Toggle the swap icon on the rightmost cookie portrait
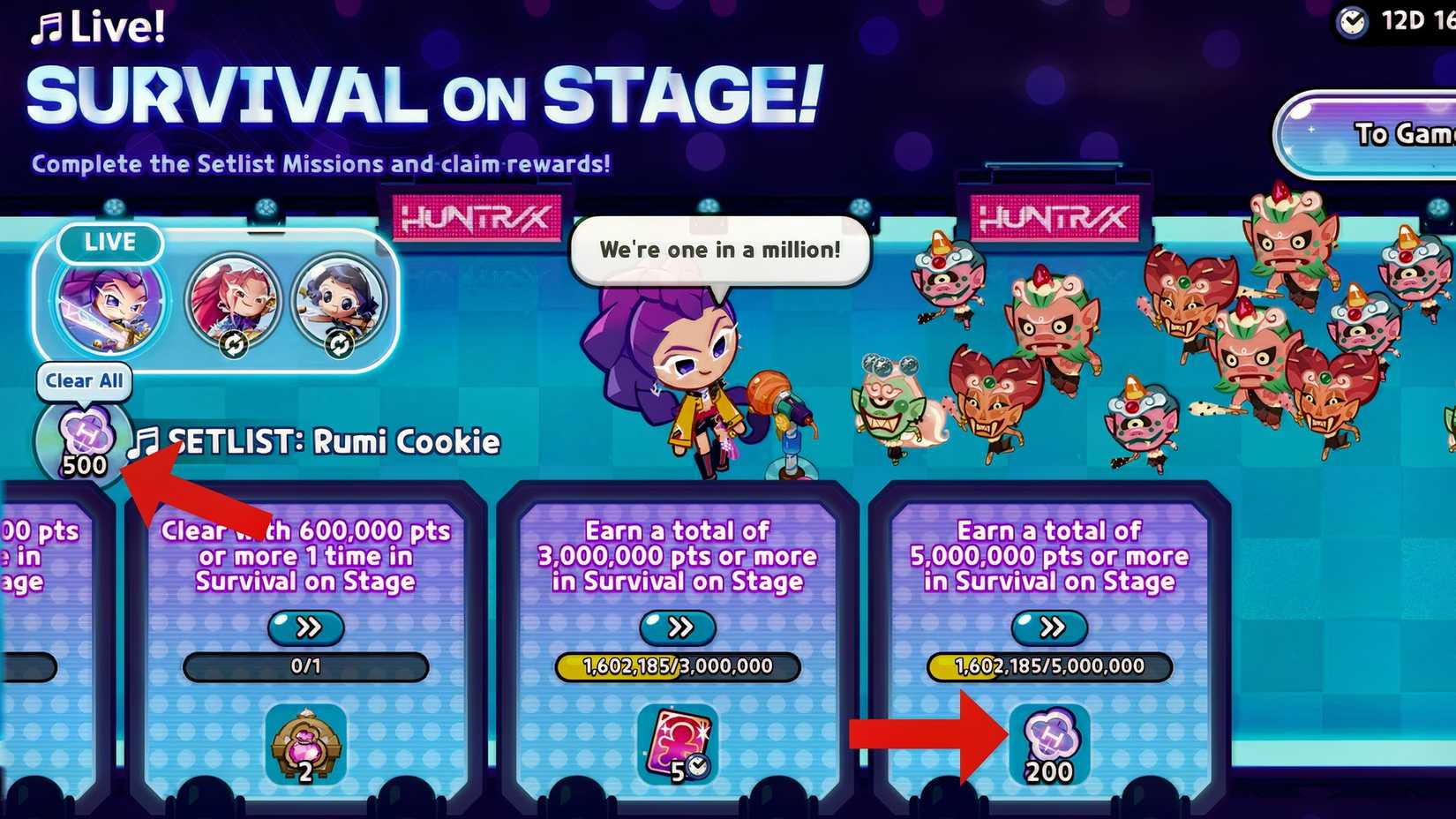 [341, 344]
